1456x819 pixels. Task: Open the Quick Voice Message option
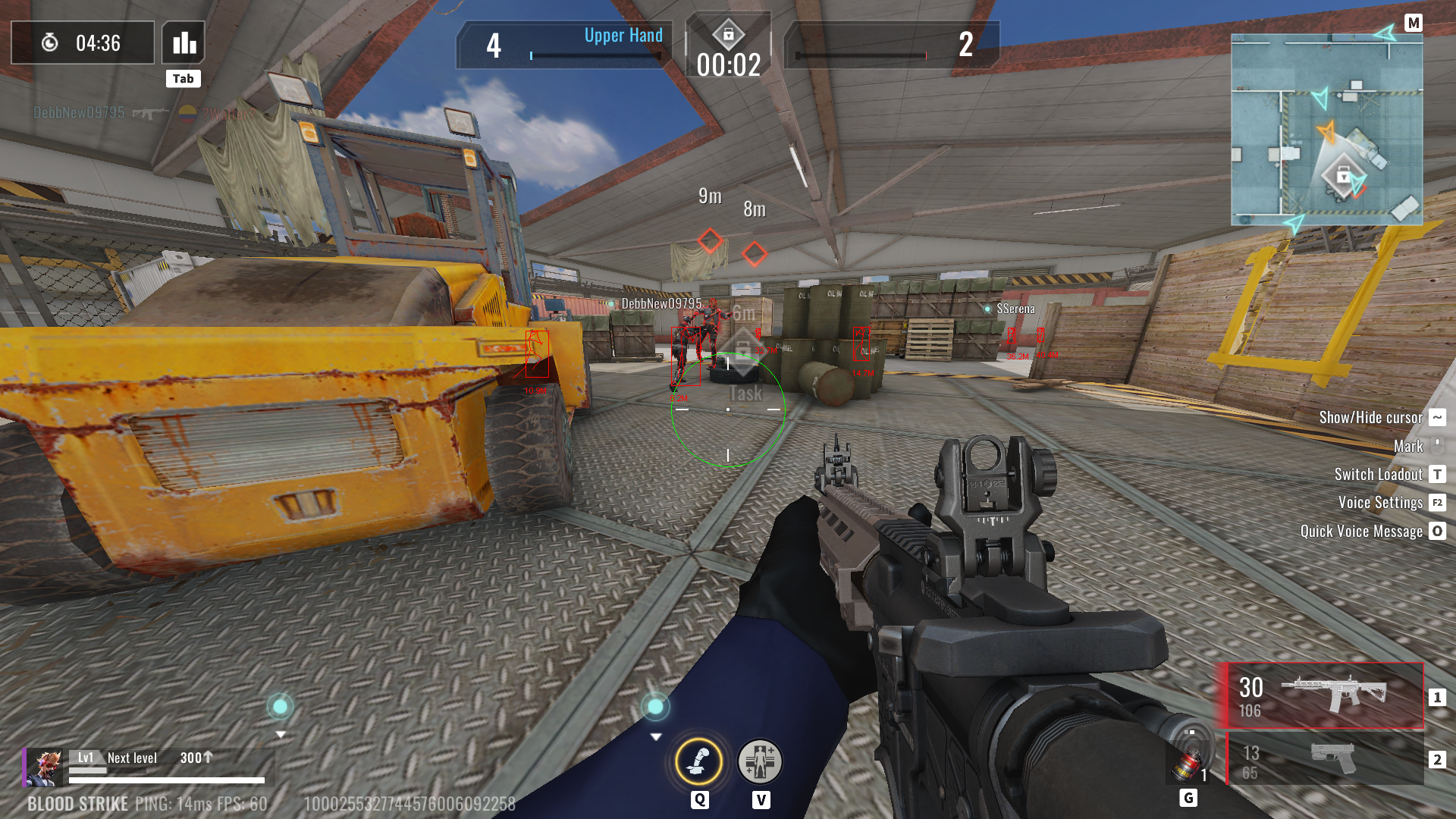click(1361, 532)
